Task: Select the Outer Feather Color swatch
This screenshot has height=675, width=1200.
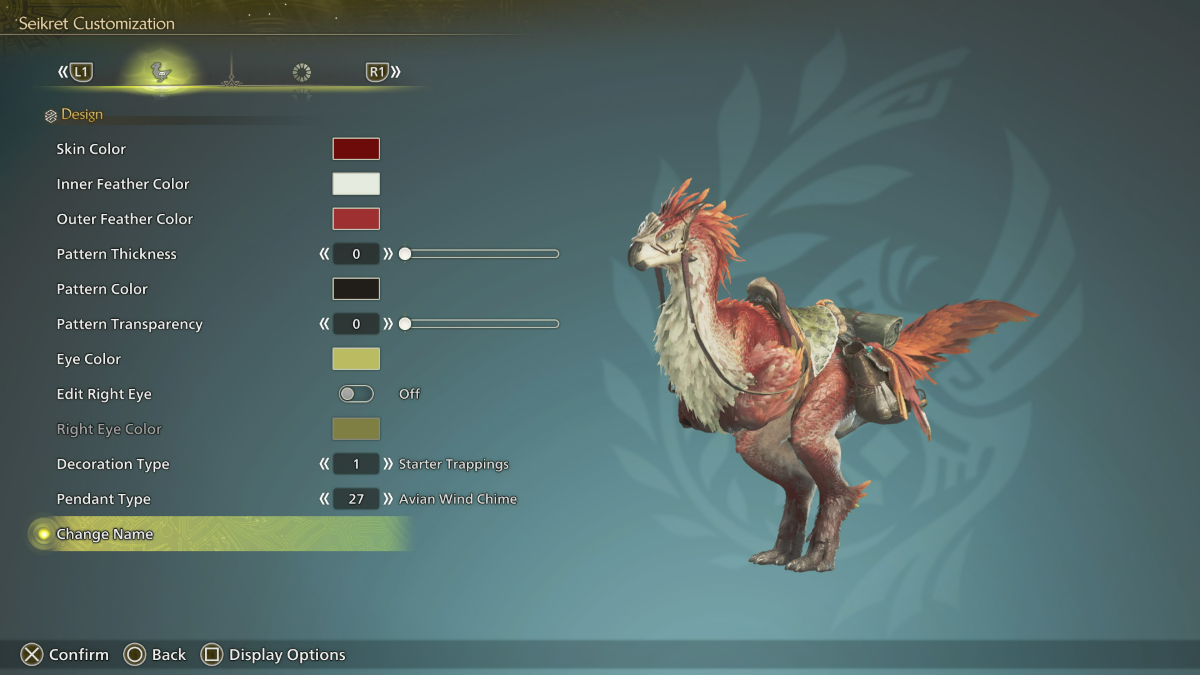Action: 356,219
